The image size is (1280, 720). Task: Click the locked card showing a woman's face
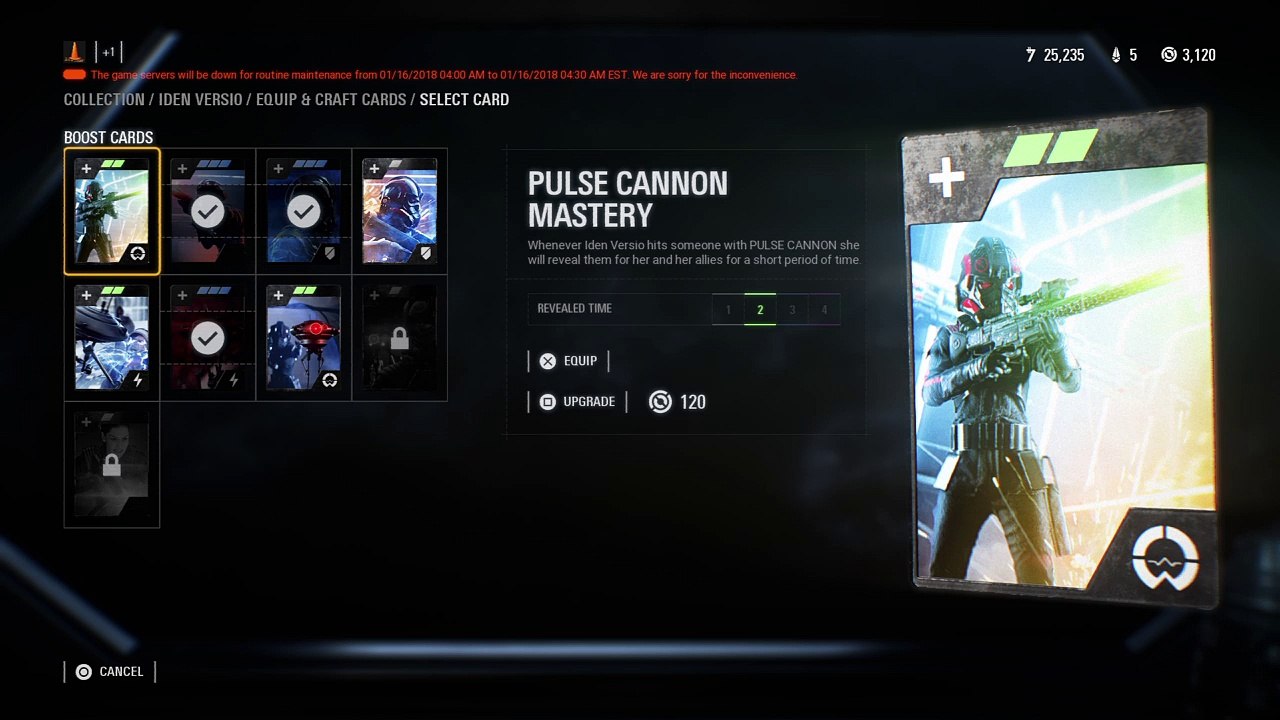click(x=112, y=465)
